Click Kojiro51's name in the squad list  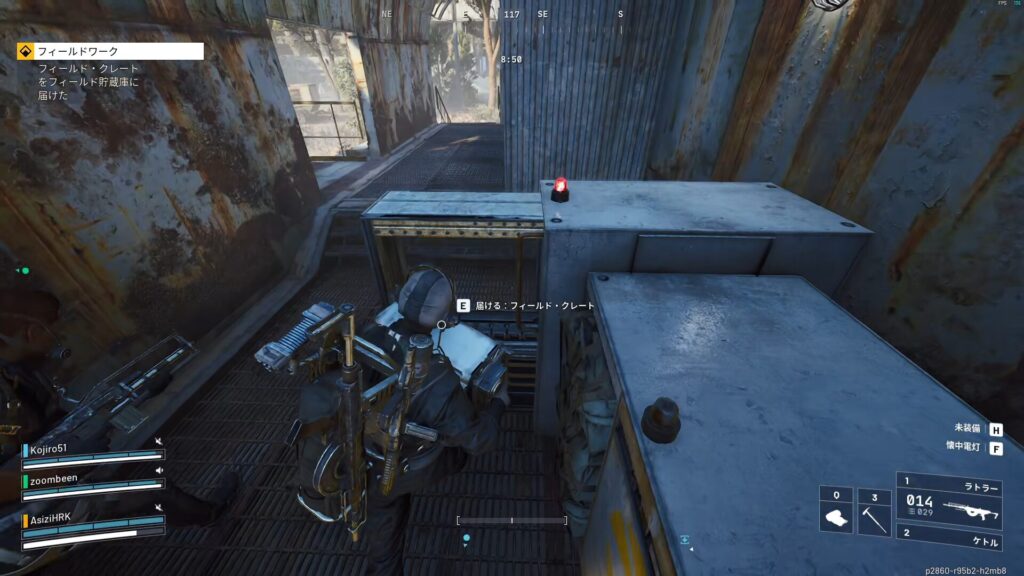(51, 449)
